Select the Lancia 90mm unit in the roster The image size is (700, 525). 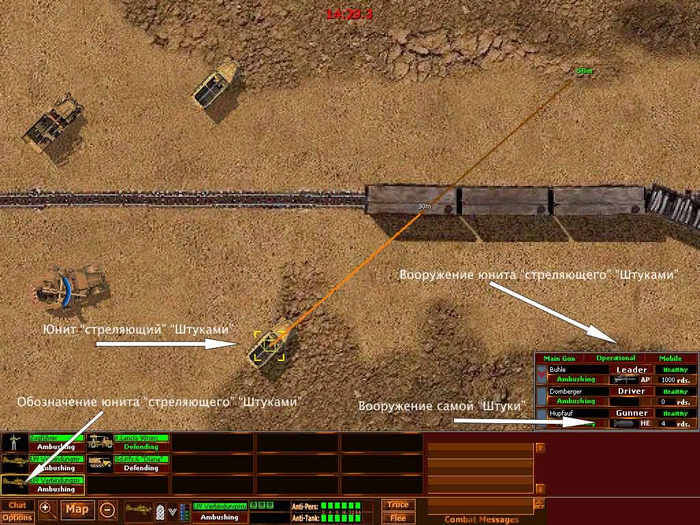click(127, 442)
